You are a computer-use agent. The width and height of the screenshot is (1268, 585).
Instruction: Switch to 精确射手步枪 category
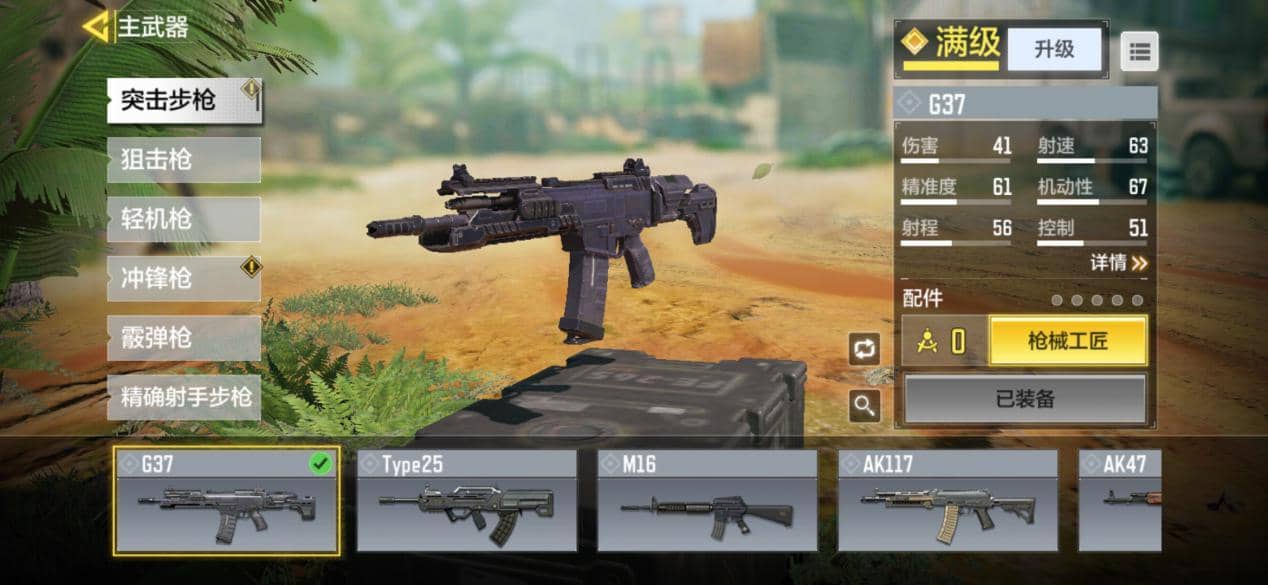(x=183, y=397)
